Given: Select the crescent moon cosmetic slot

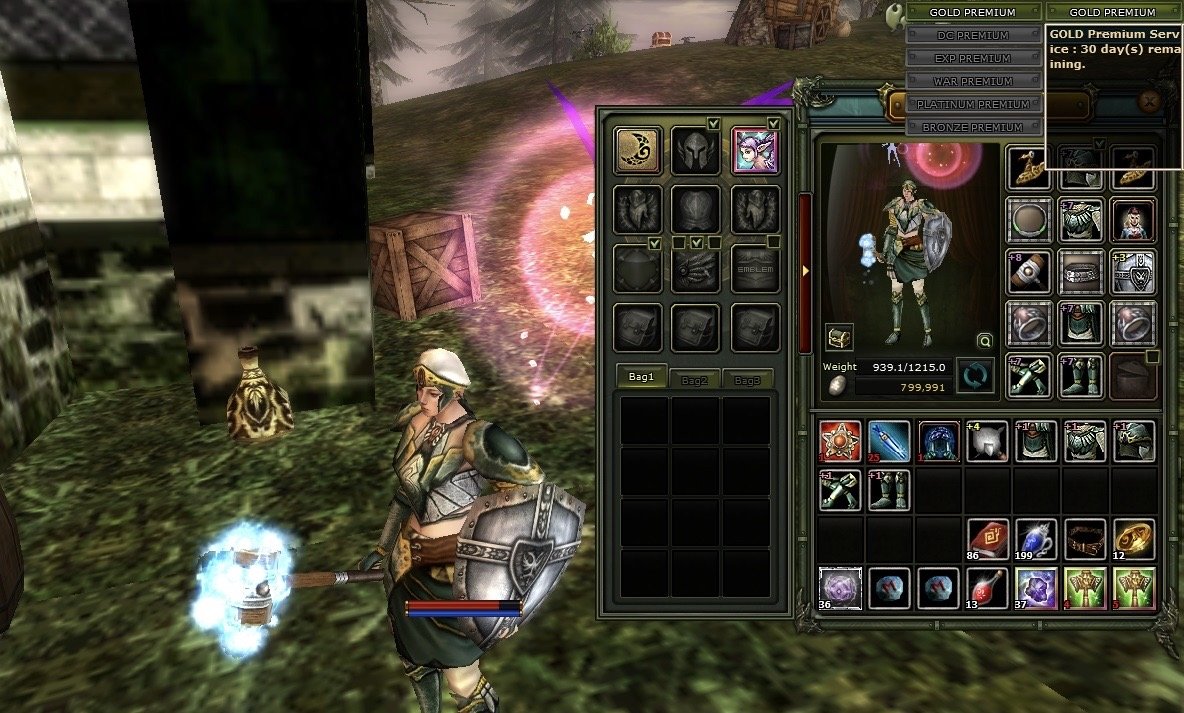Looking at the screenshot, I should tap(637, 151).
